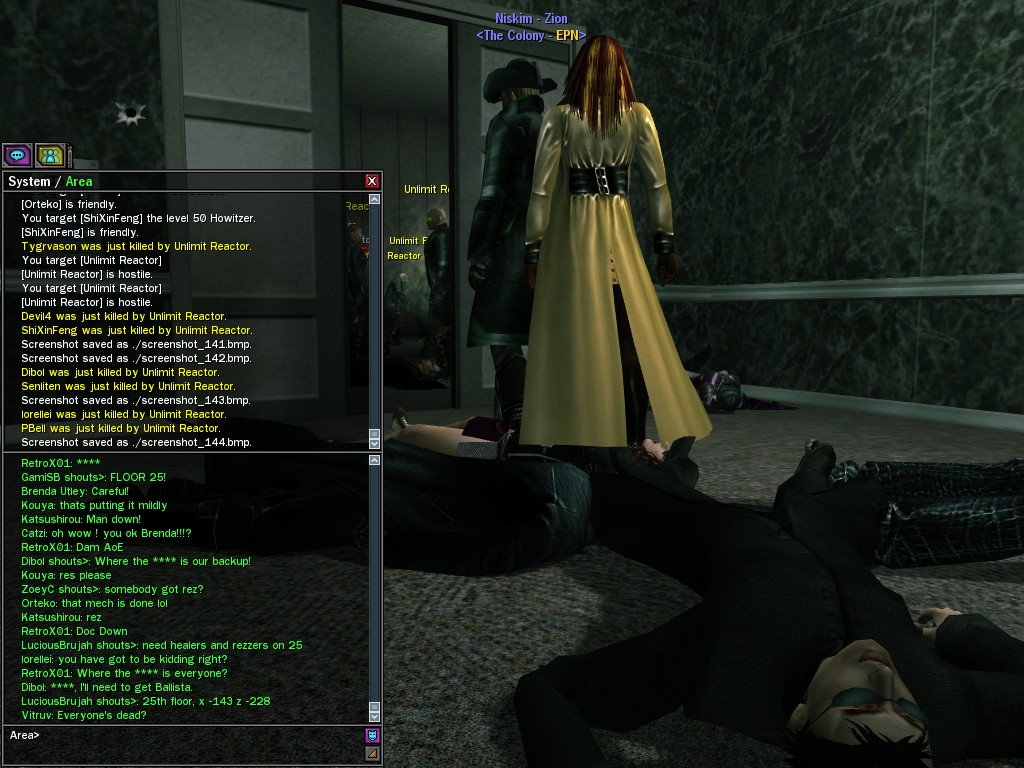Click the area chat scroll-down arrow
Viewport: 1024px width, 768px height.
pyautogui.click(x=375, y=716)
